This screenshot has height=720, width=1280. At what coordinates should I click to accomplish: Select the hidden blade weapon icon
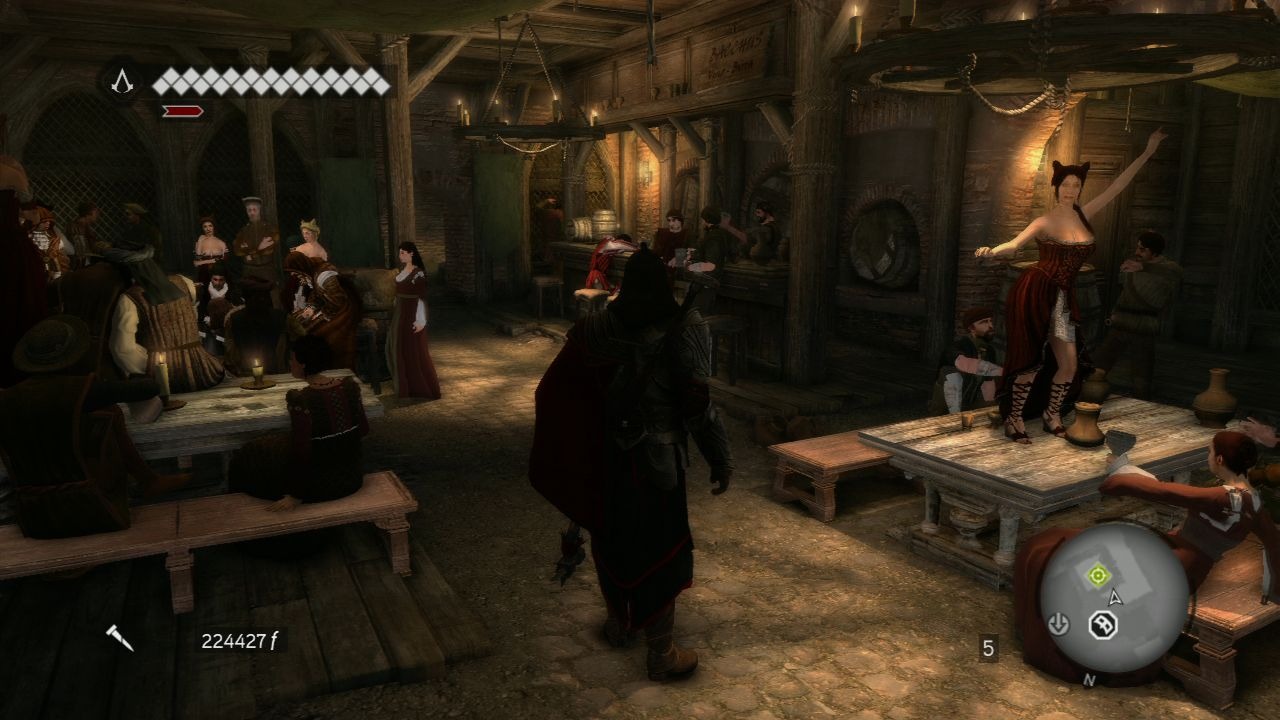click(121, 637)
